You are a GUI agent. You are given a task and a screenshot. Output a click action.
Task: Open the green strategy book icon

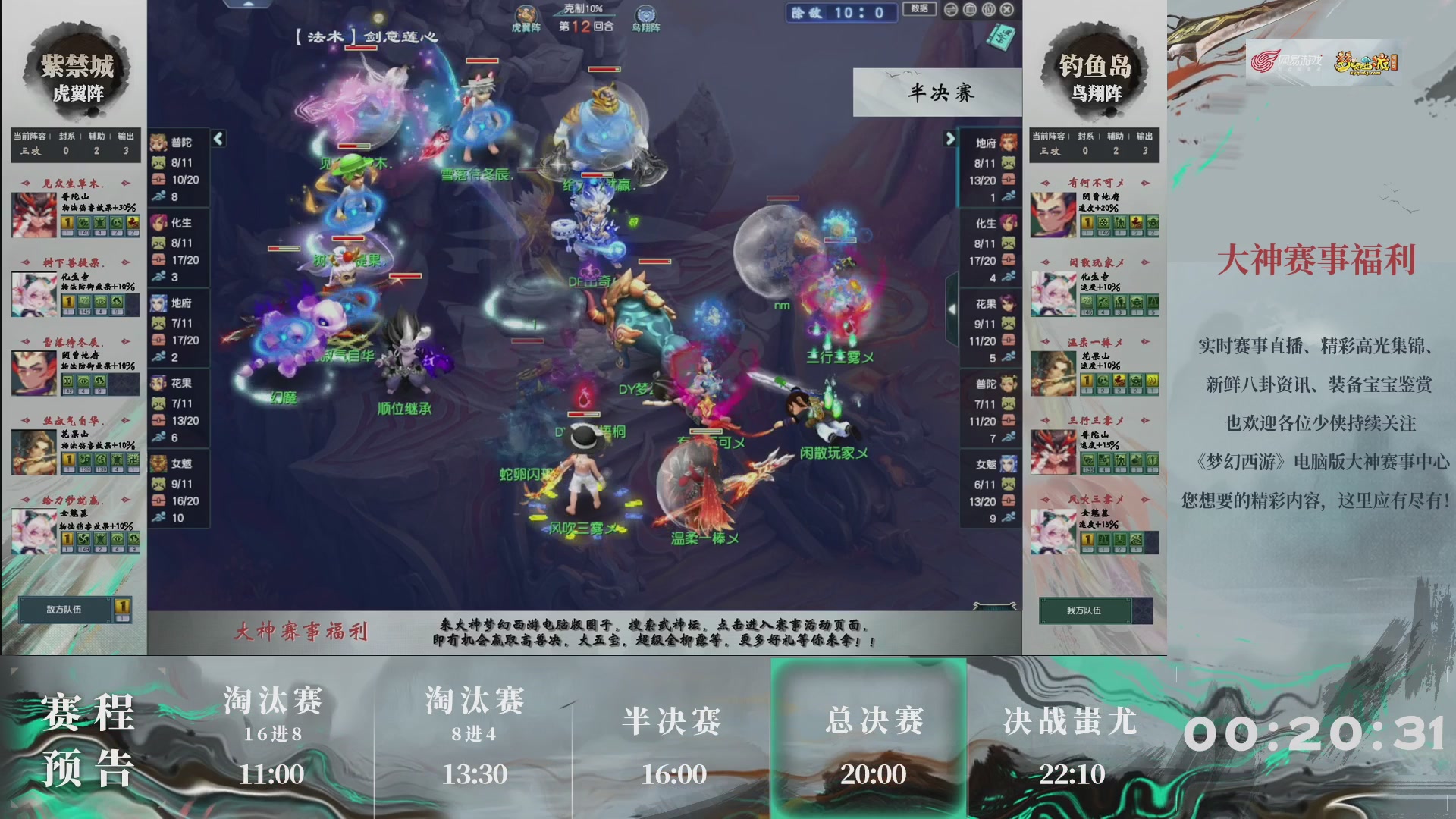pos(999,37)
